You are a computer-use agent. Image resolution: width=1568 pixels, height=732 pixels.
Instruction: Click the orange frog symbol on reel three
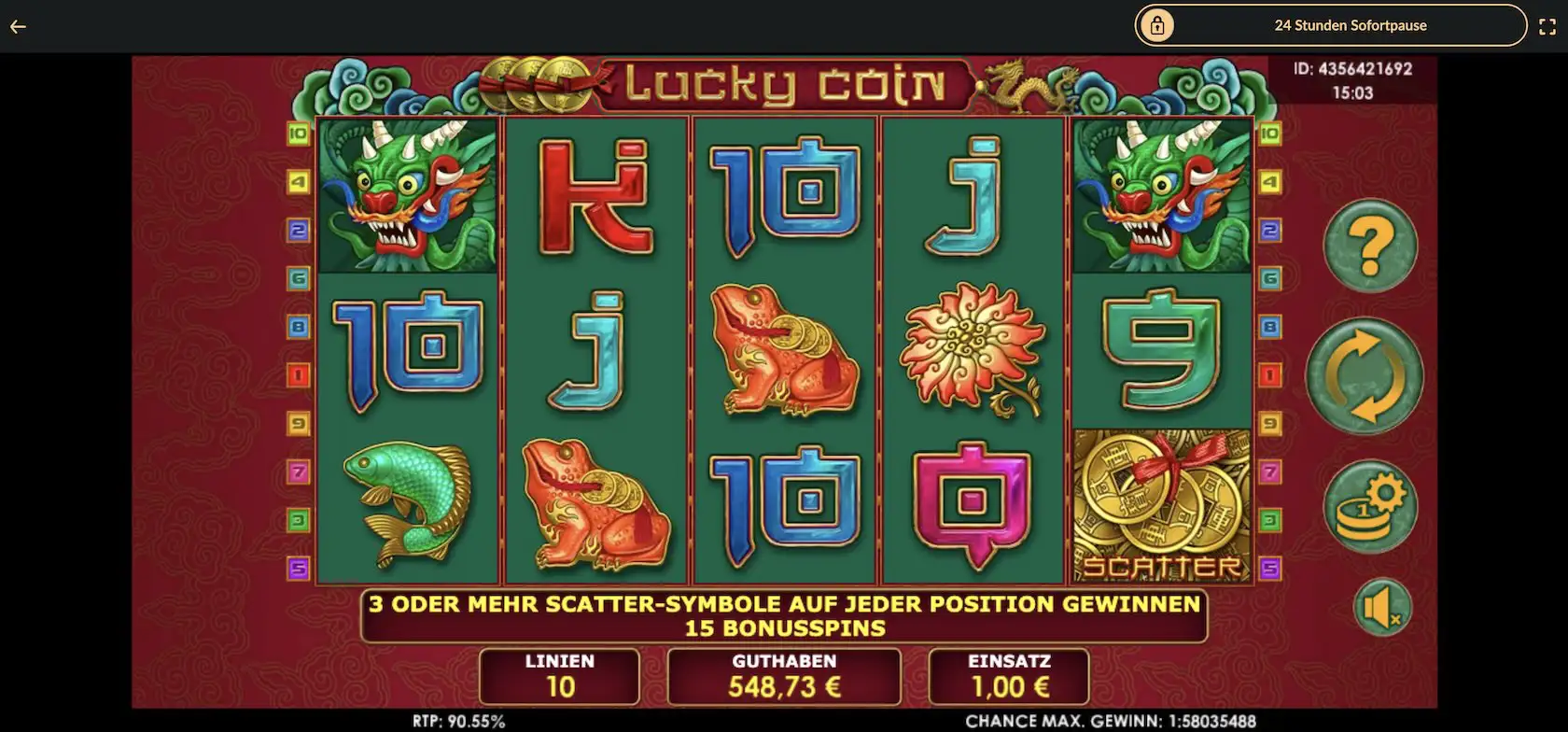coord(787,350)
